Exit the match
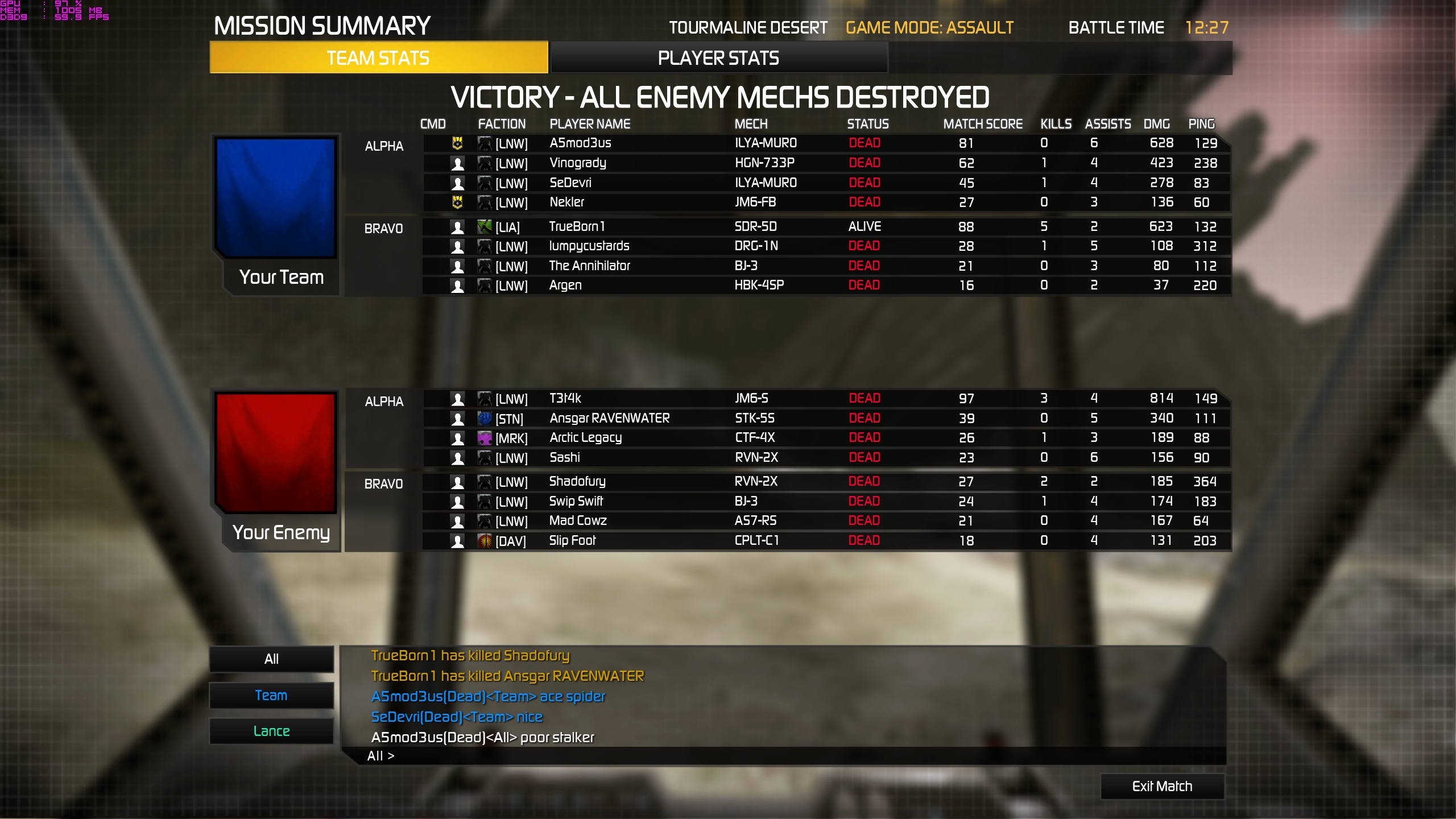The image size is (1456, 819). point(1162,786)
